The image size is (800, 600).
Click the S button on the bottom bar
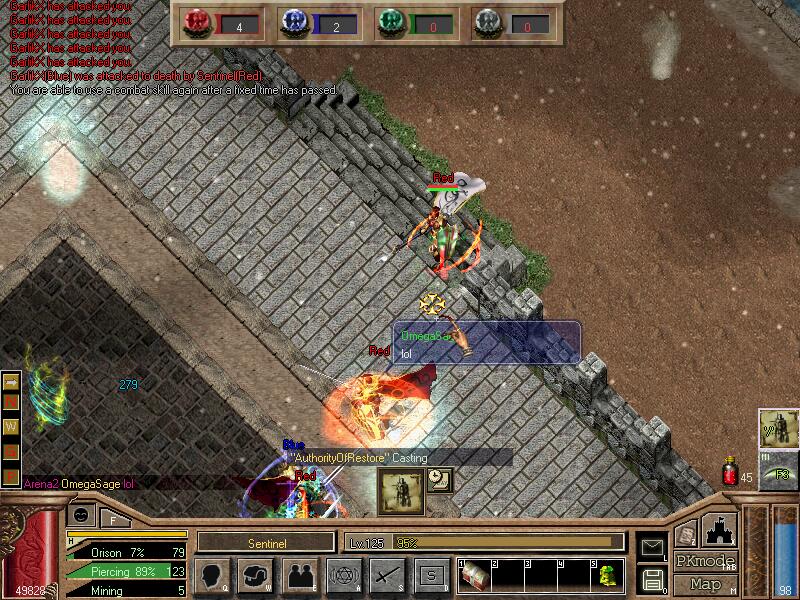tap(432, 576)
